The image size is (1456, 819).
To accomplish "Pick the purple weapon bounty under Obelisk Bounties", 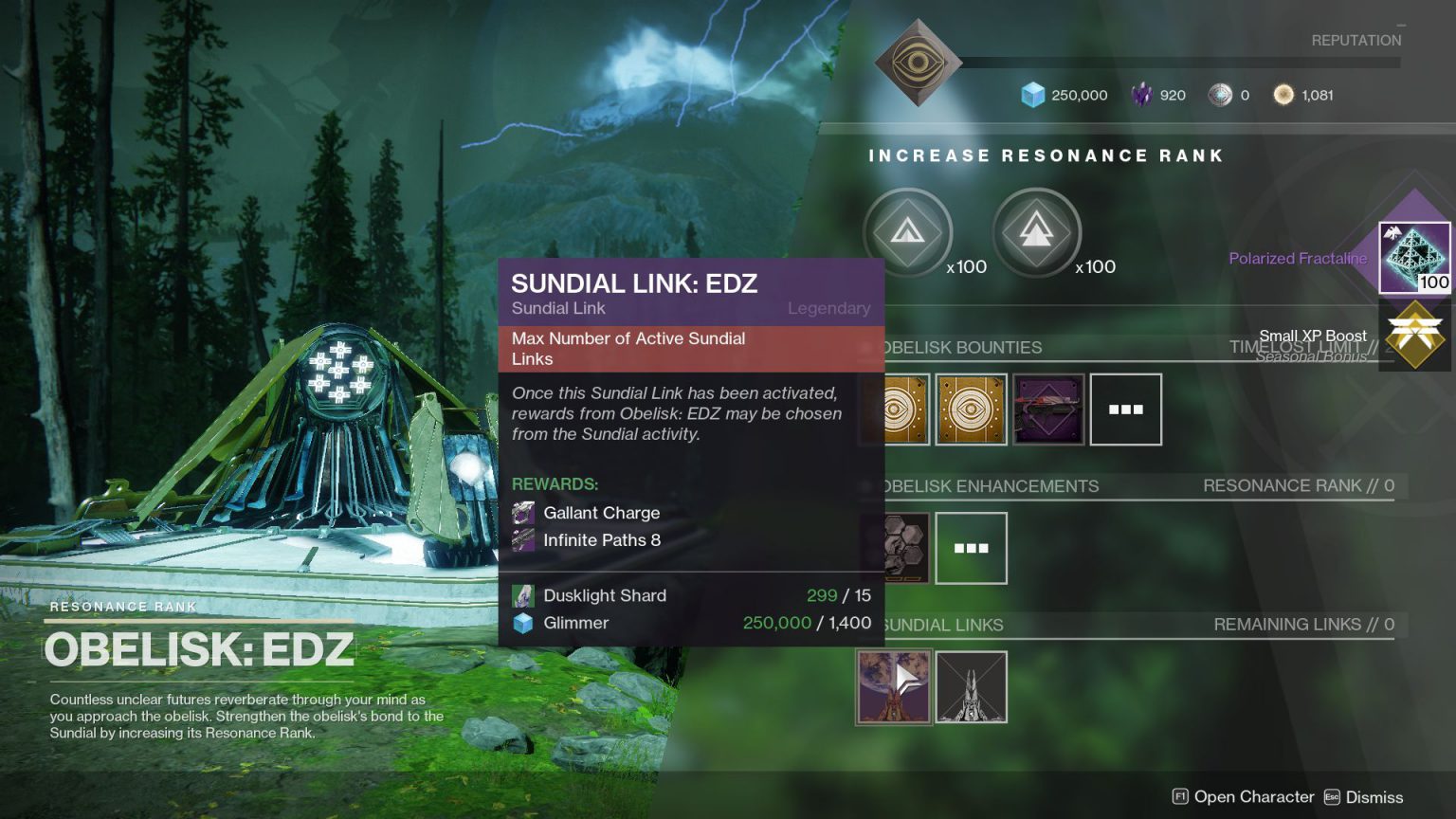I will (1048, 409).
